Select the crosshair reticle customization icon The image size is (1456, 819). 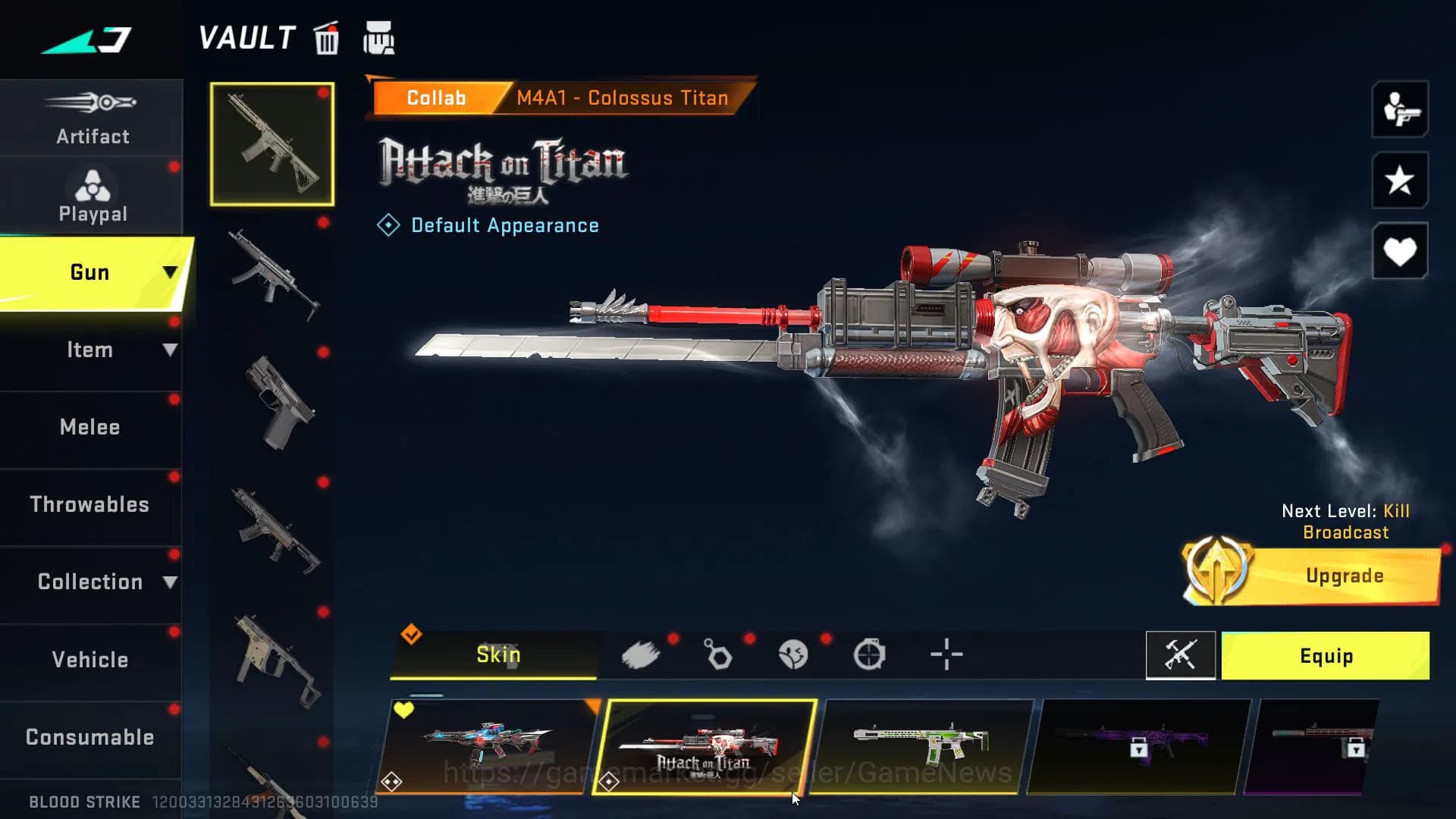(x=945, y=654)
